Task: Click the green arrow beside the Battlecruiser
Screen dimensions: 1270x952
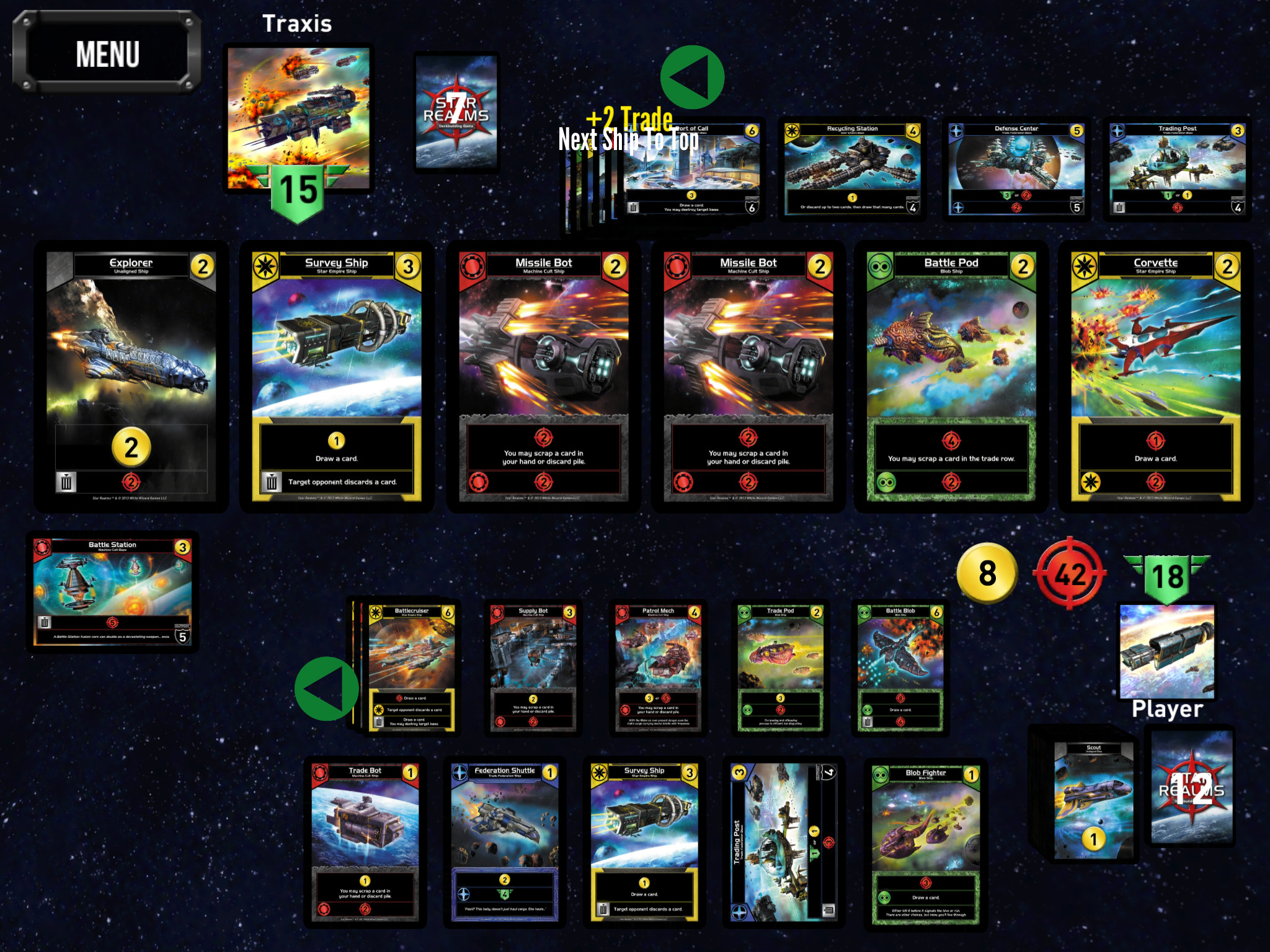Action: click(x=327, y=688)
